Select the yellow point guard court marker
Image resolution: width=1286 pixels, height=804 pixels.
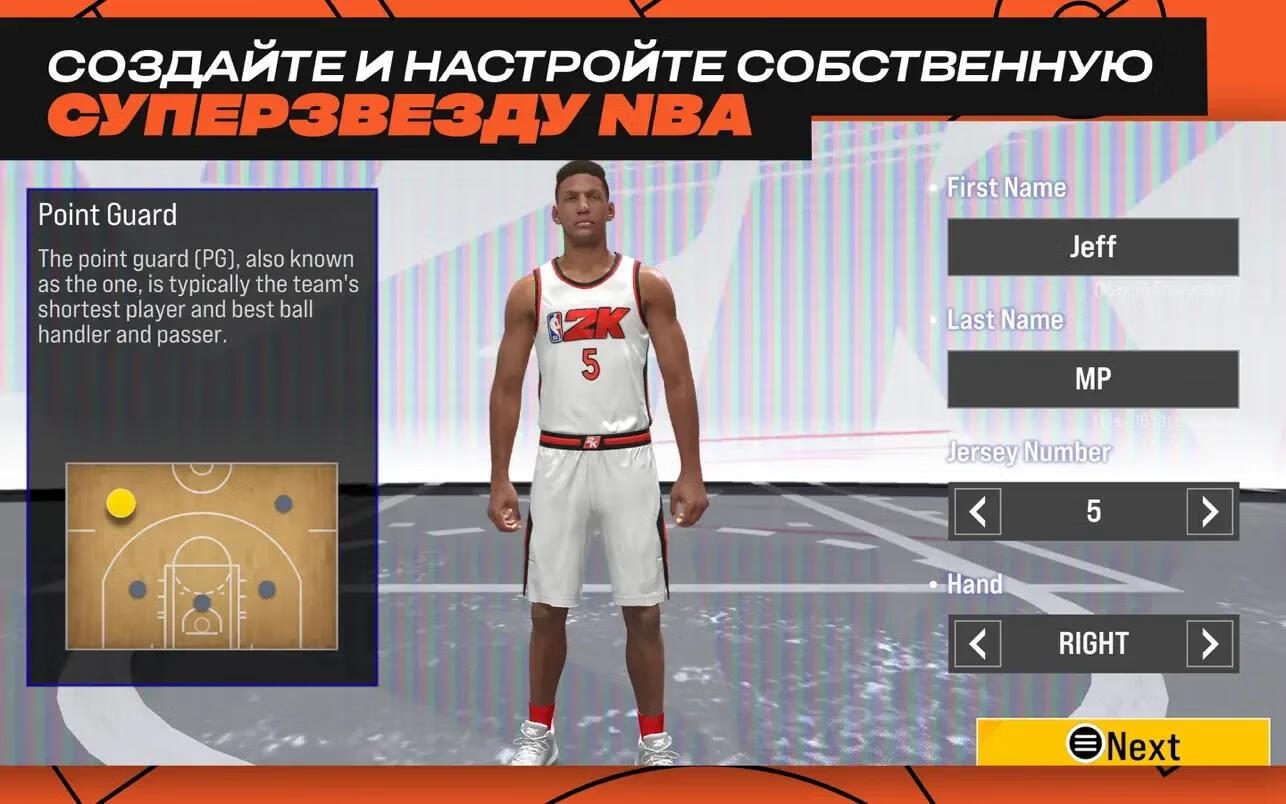click(121, 503)
